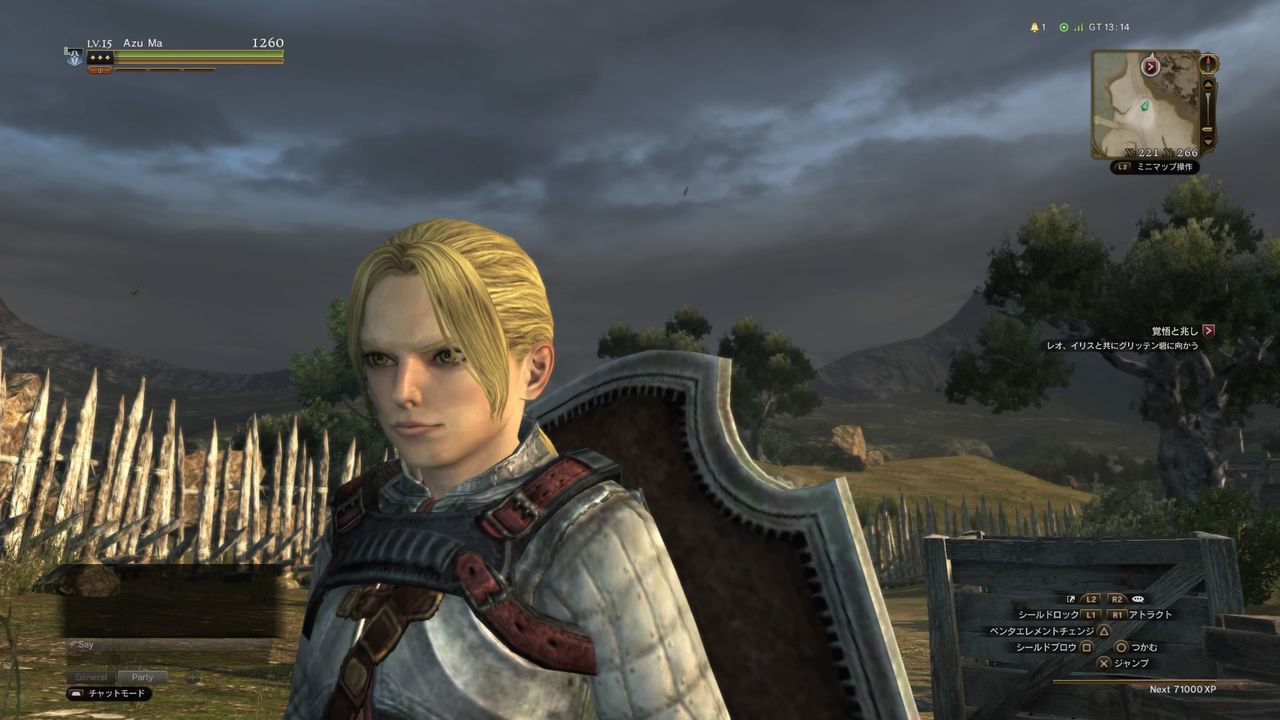This screenshot has height=720, width=1280.
Task: Activate ペンタエレメントチェンジ via the triangle button
Action: click(1102, 629)
